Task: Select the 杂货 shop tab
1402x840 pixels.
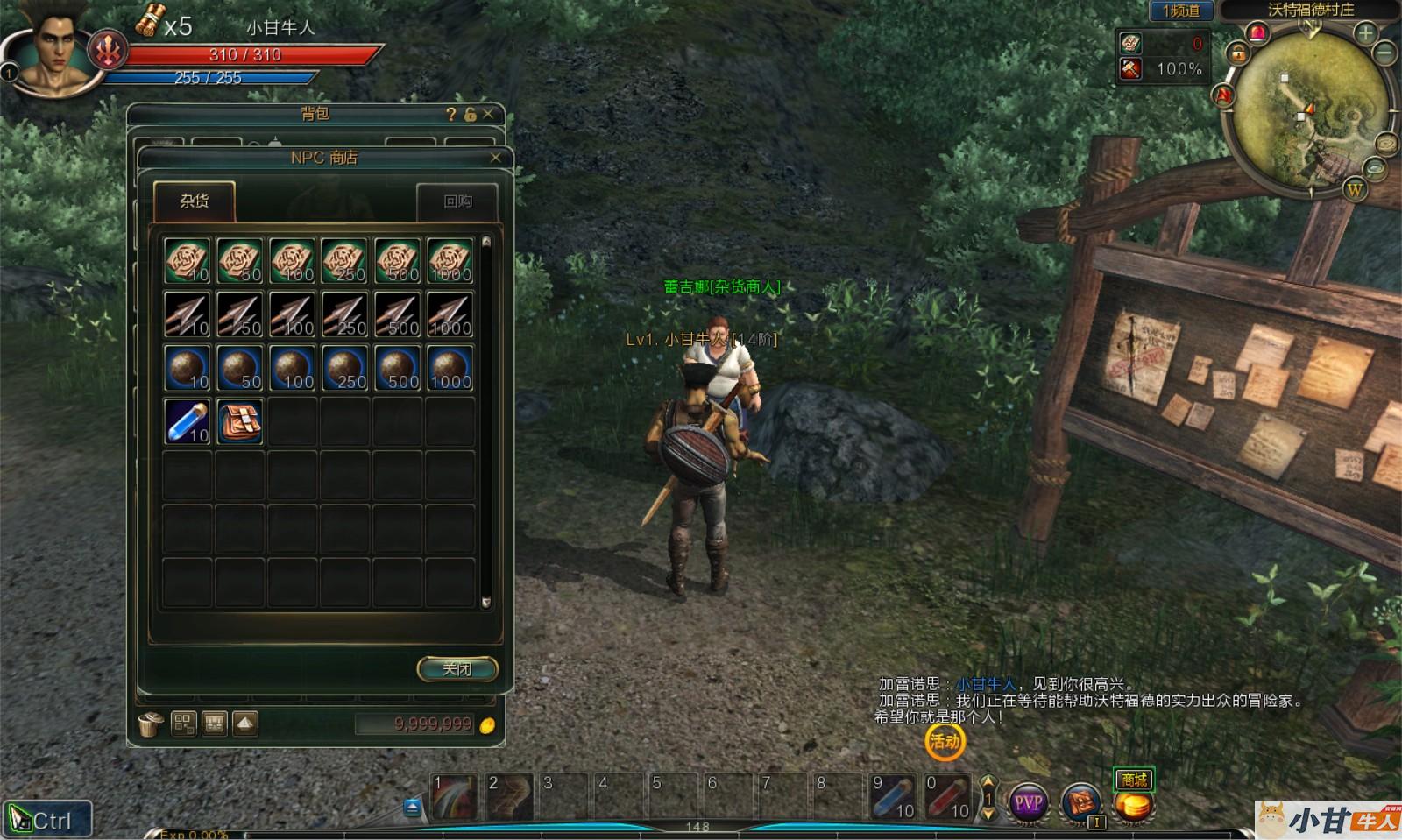Action: [x=195, y=201]
